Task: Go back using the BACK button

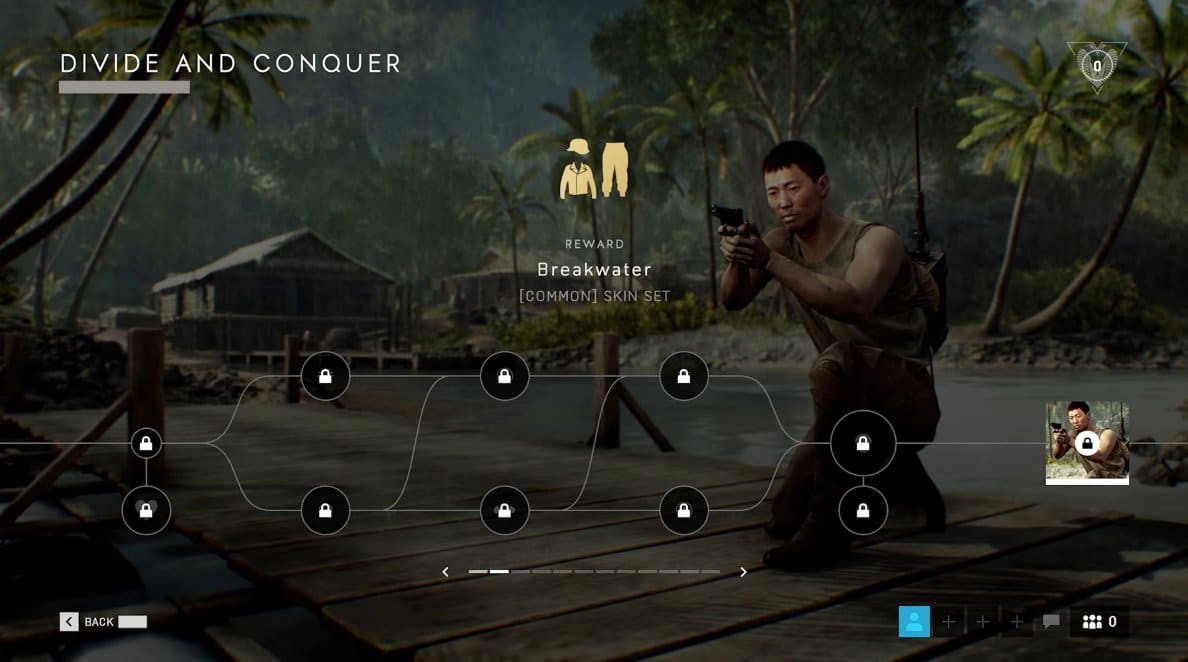Action: point(88,622)
